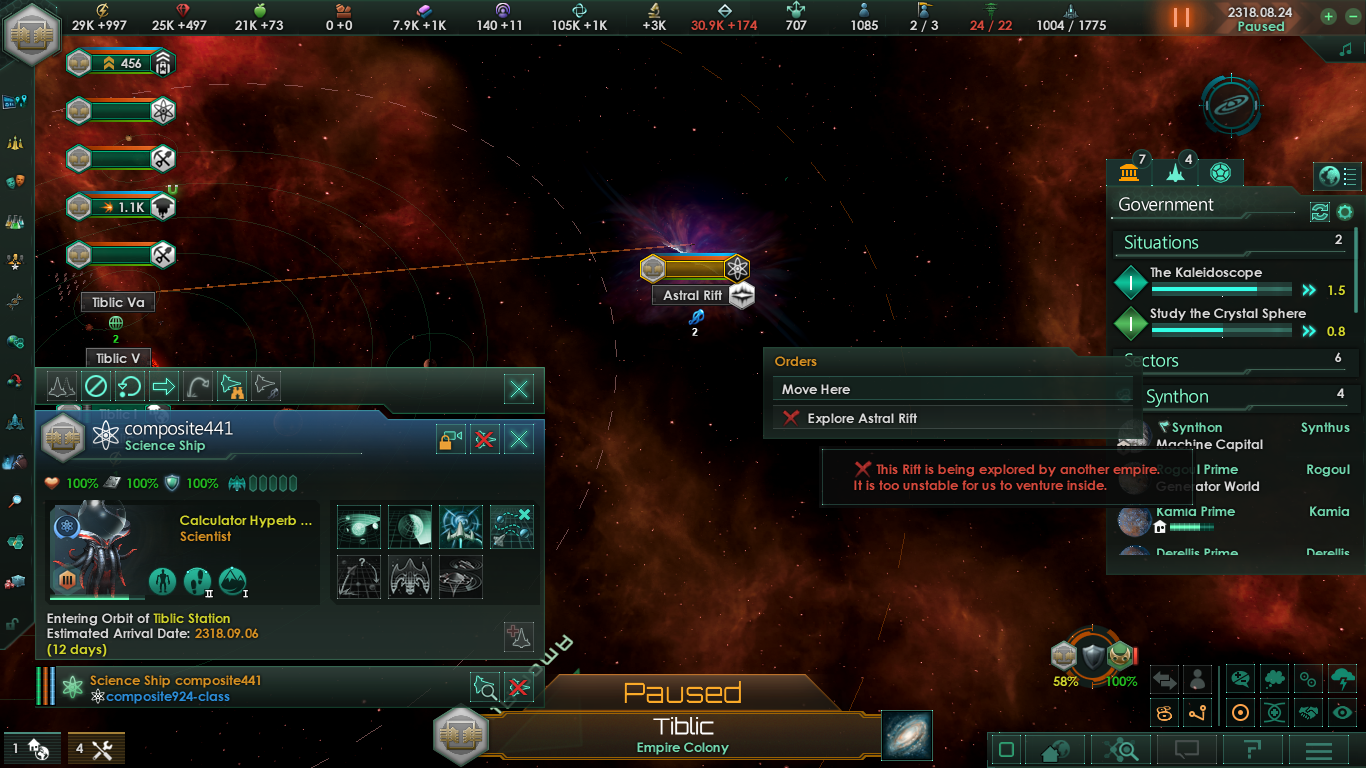
Task: Toggle the game pause button
Action: [1181, 17]
